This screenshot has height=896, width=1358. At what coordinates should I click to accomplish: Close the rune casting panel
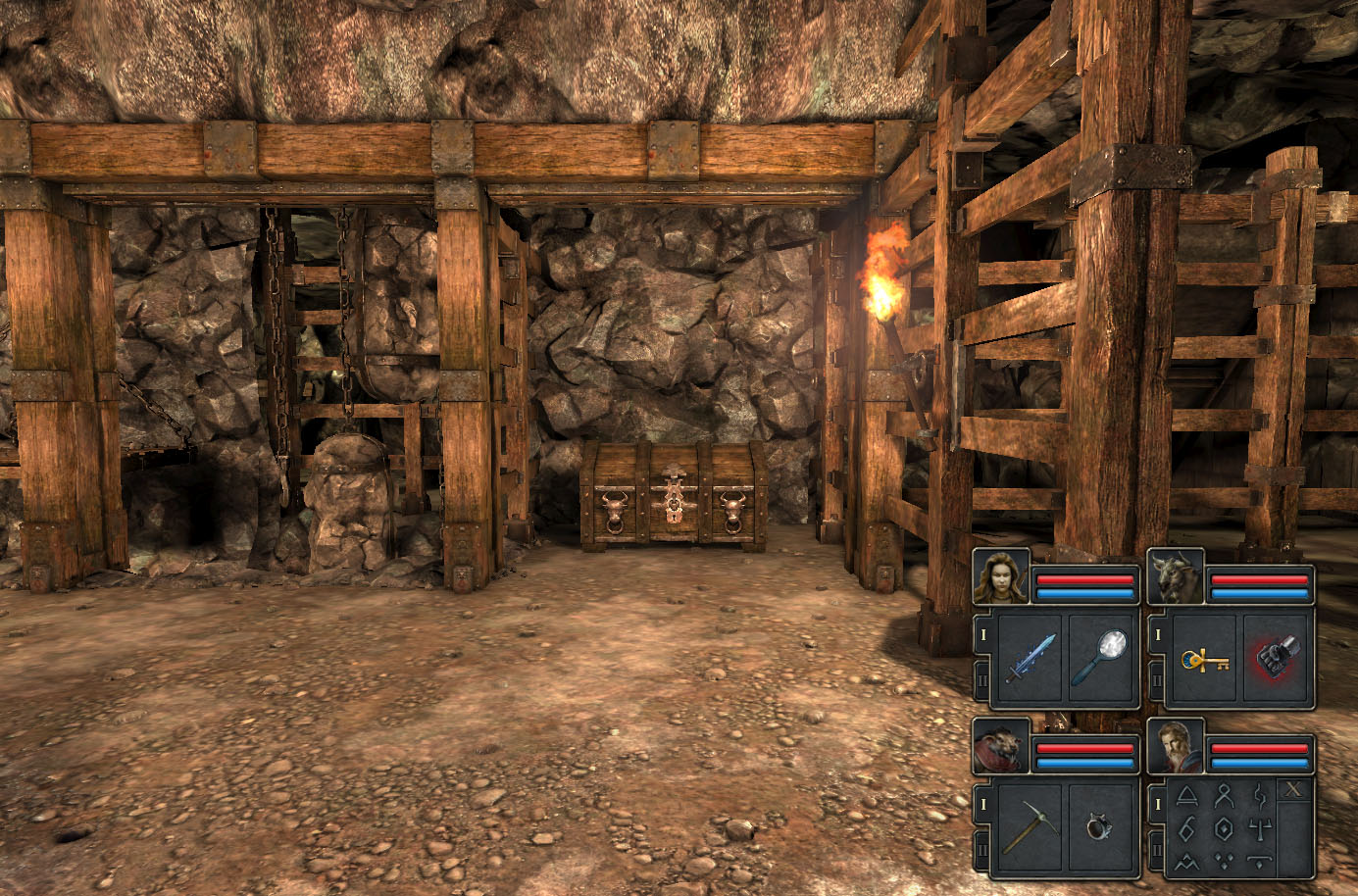1294,790
